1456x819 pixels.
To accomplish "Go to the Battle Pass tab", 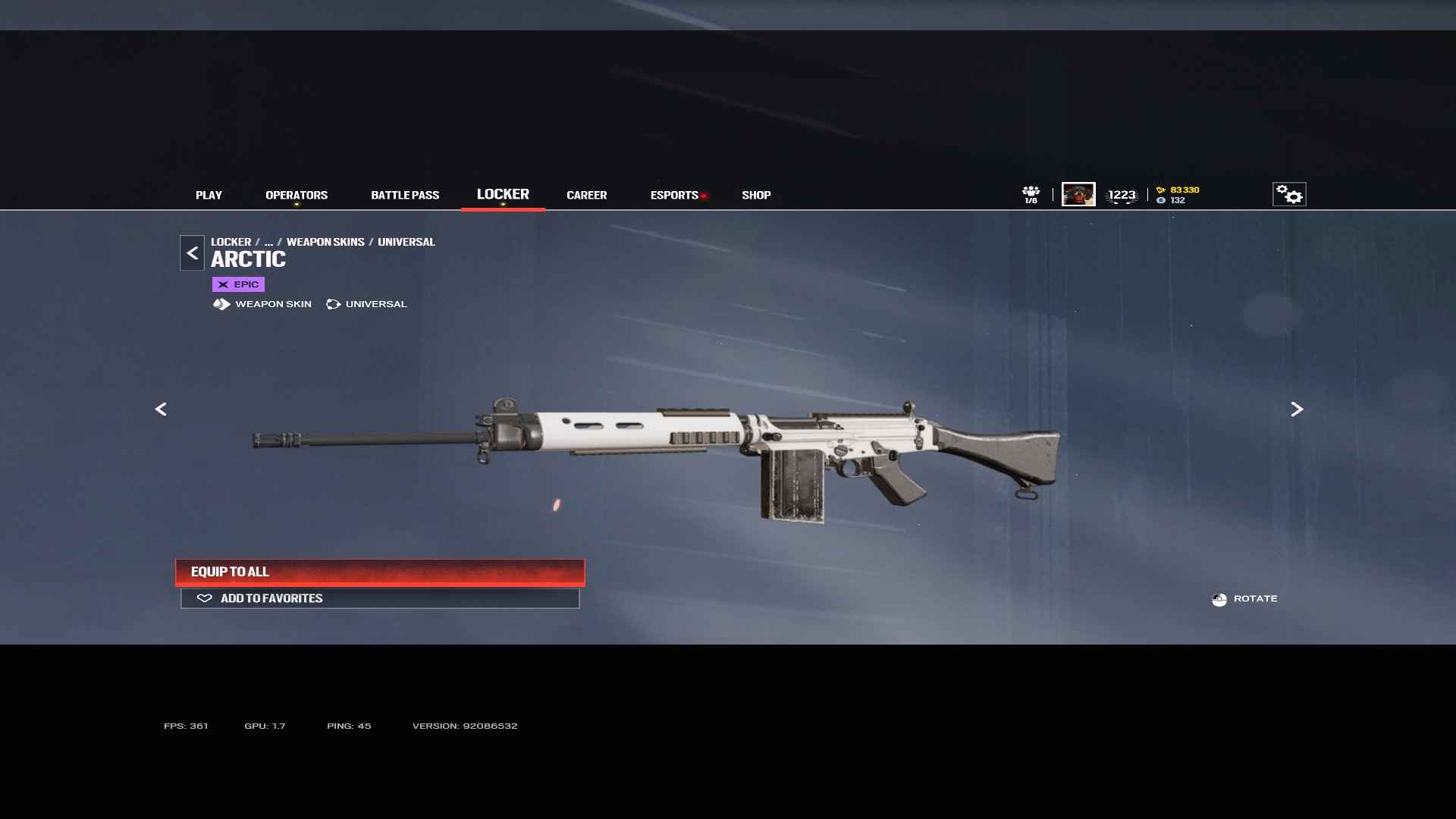I will click(x=405, y=195).
